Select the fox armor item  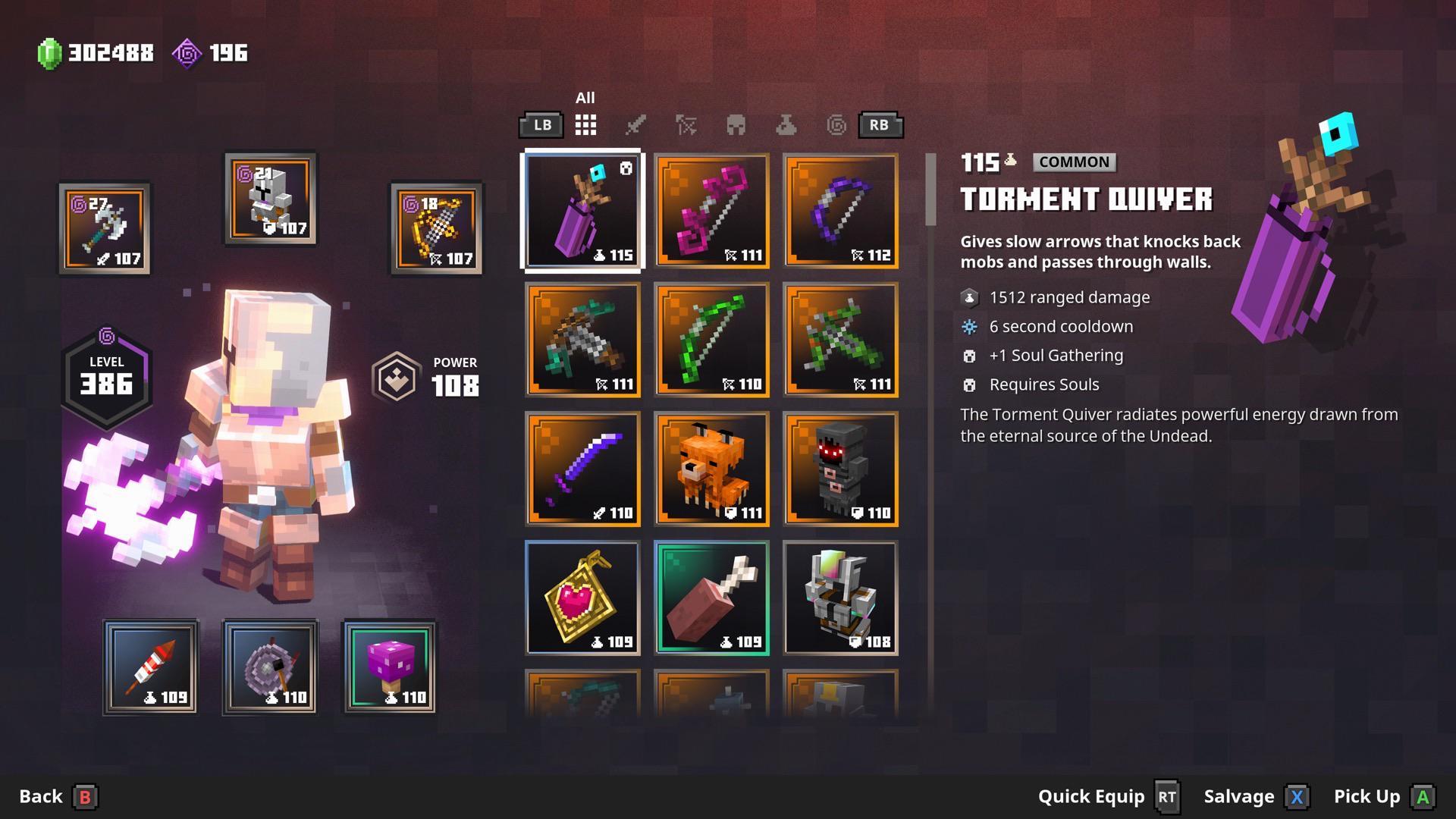click(x=711, y=469)
